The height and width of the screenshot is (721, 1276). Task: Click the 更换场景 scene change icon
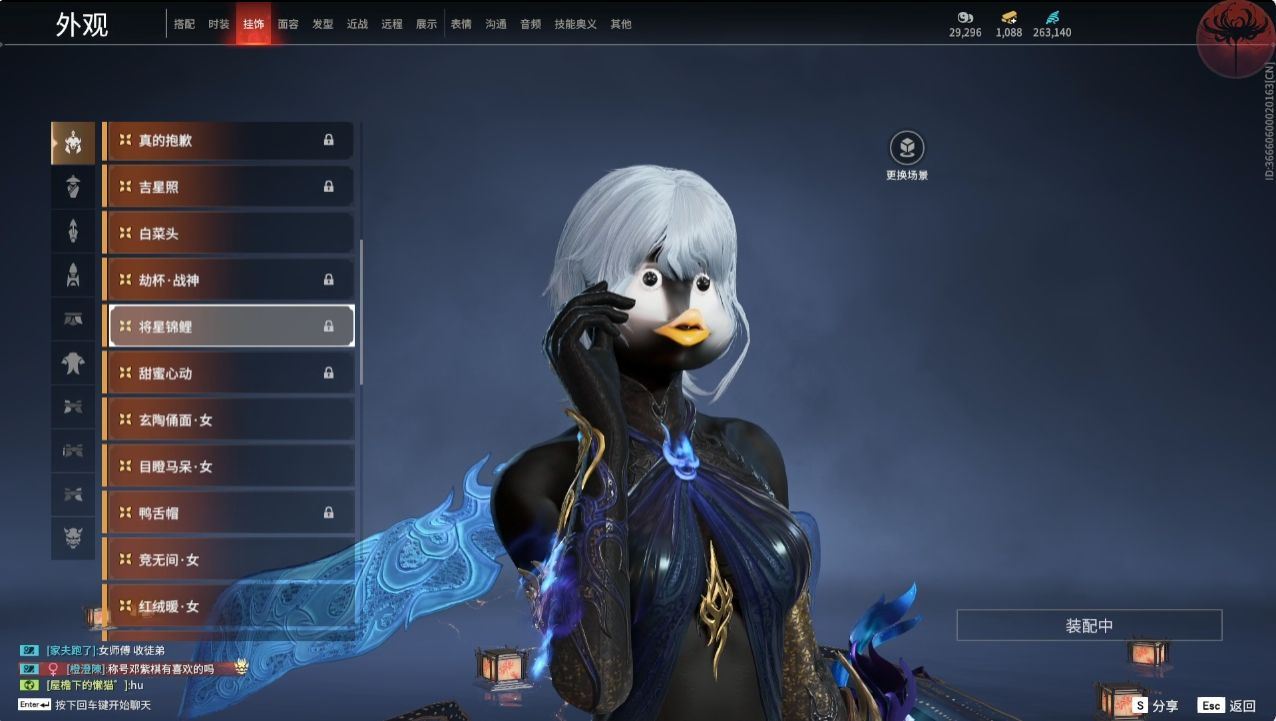pyautogui.click(x=907, y=149)
